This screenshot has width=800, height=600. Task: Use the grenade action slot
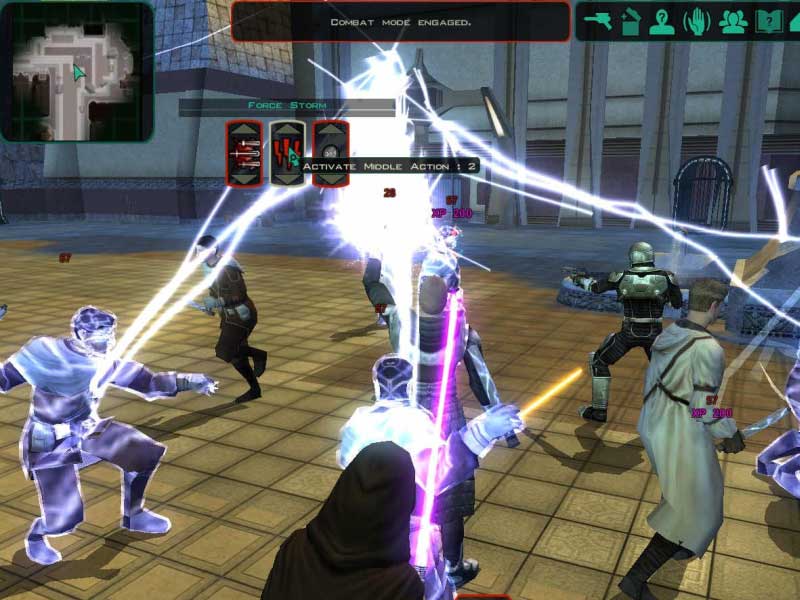coord(331,153)
